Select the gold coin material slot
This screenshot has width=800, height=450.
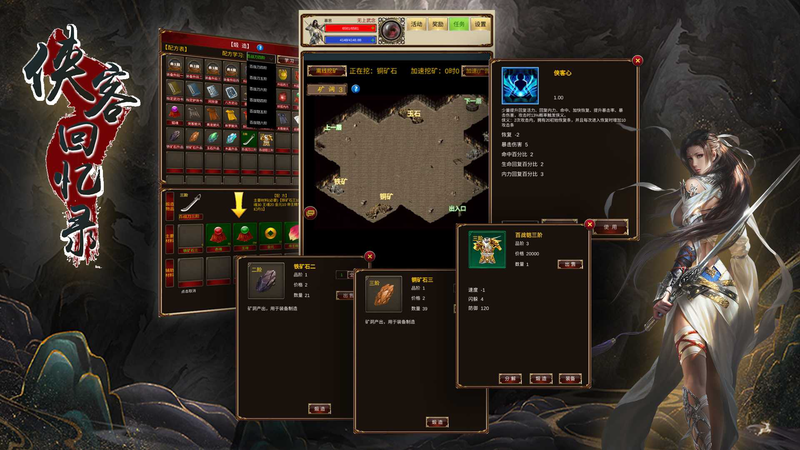(271, 235)
